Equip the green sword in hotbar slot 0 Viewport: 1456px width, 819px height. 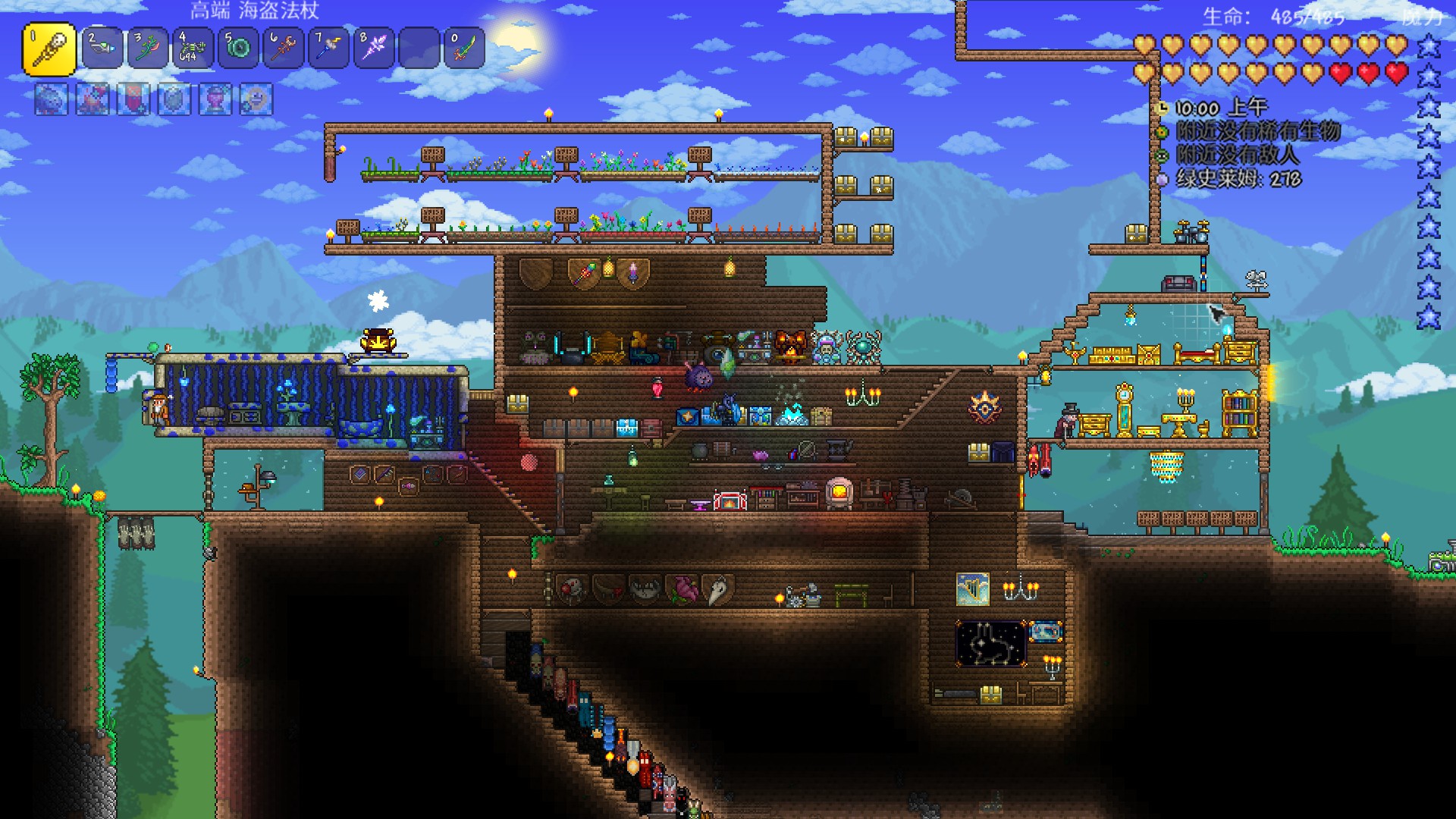coord(464,49)
